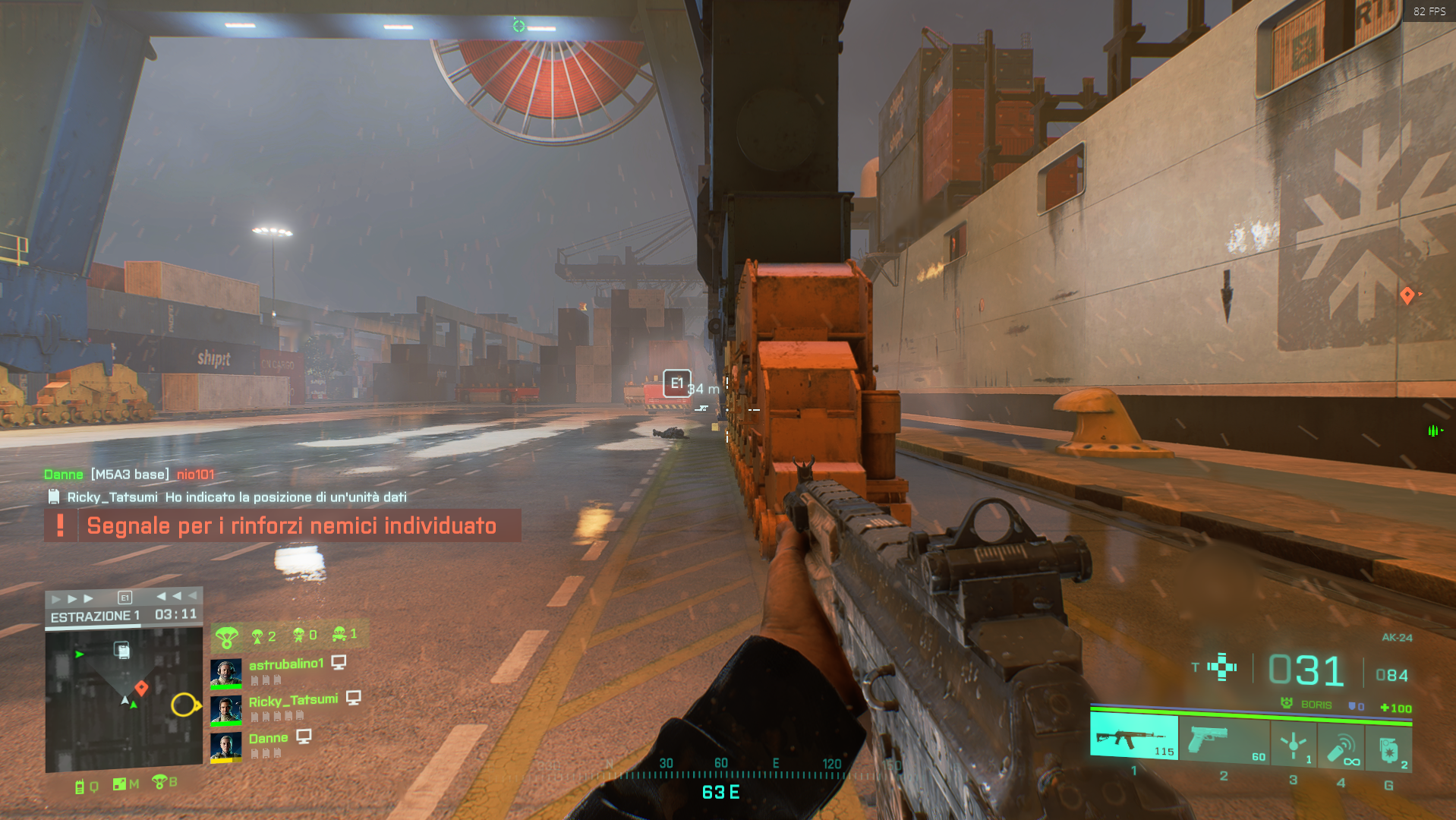Click the E1 objective marker in the world
Screen dimensions: 1456x820
pos(676,383)
